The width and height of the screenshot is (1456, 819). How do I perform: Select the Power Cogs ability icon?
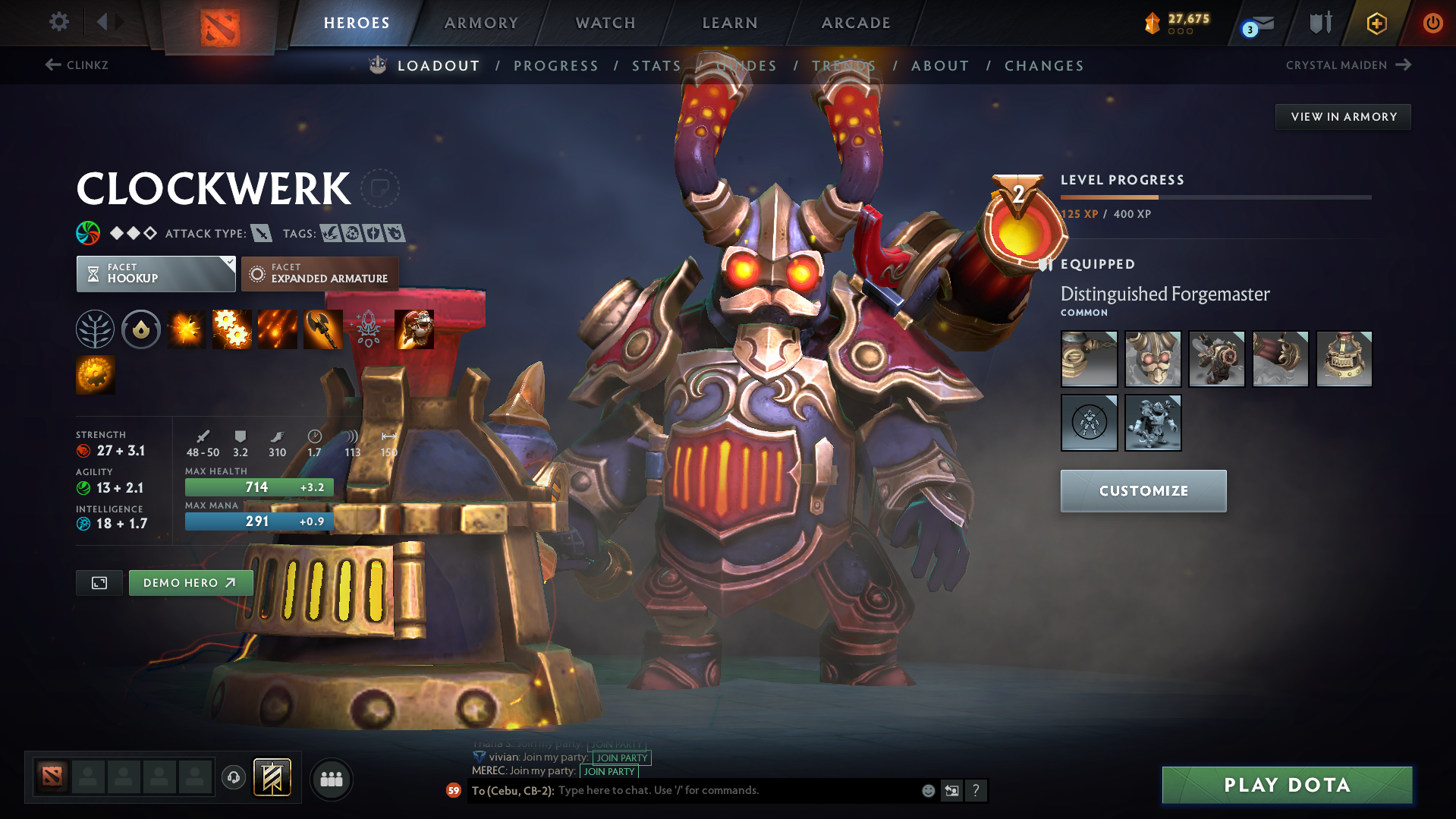pos(231,329)
